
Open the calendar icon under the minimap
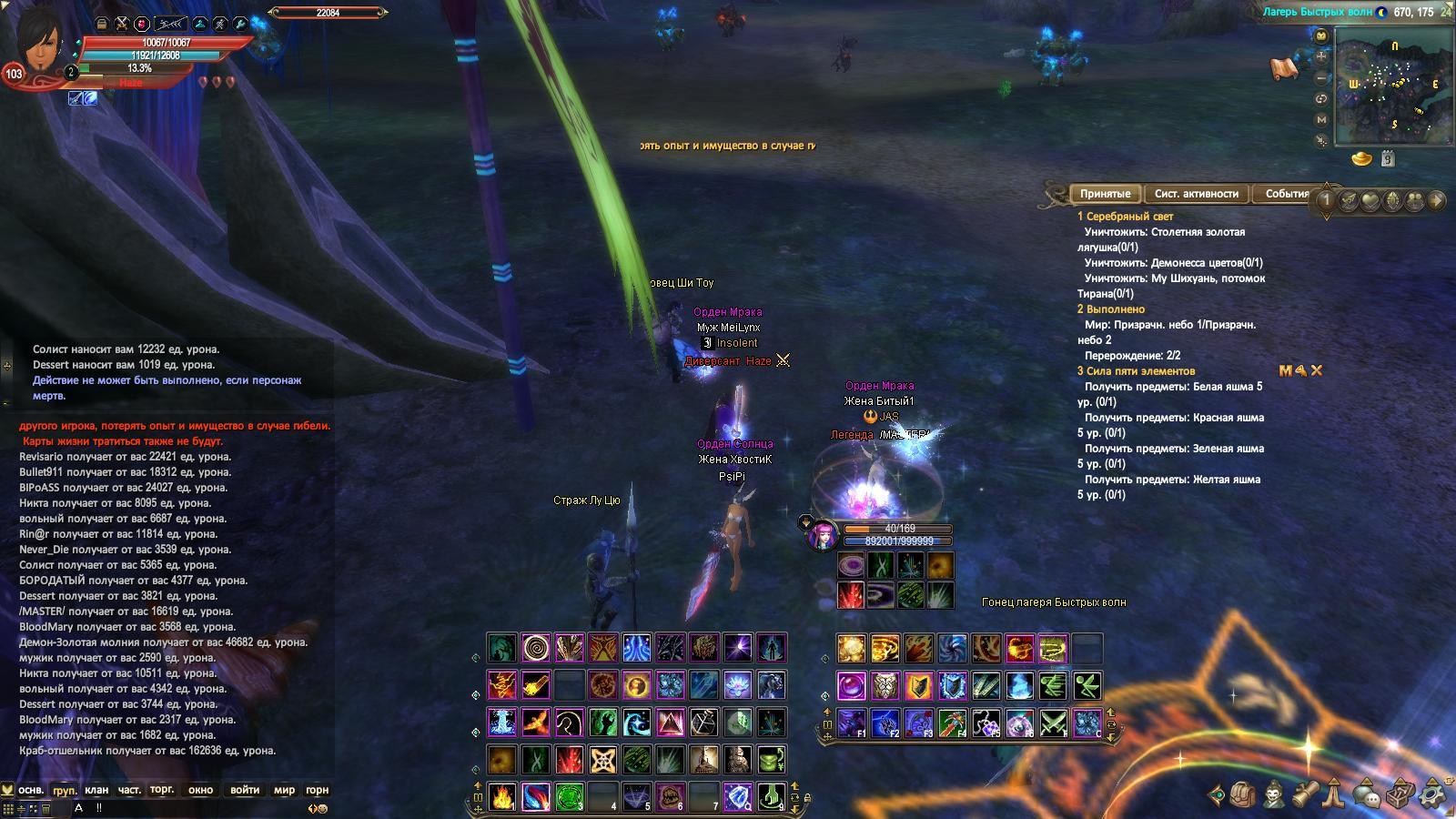[x=1388, y=158]
